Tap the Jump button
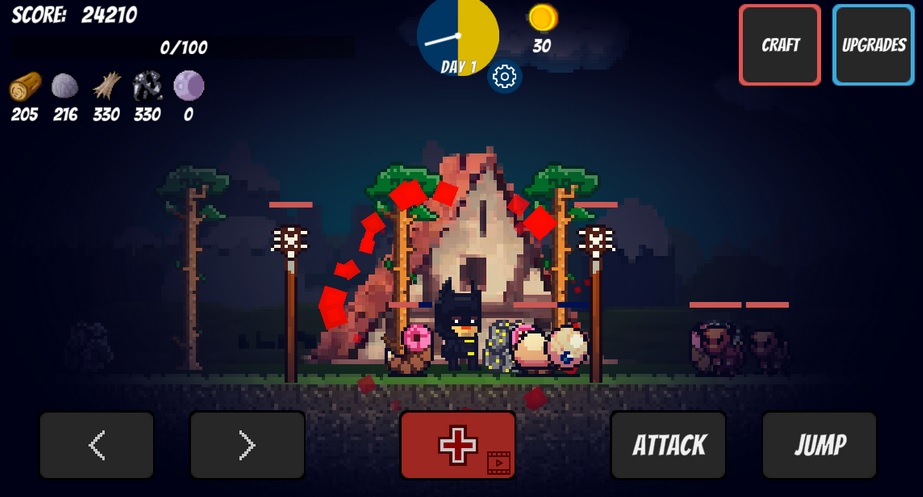Viewport: 923px width, 497px height. (819, 445)
